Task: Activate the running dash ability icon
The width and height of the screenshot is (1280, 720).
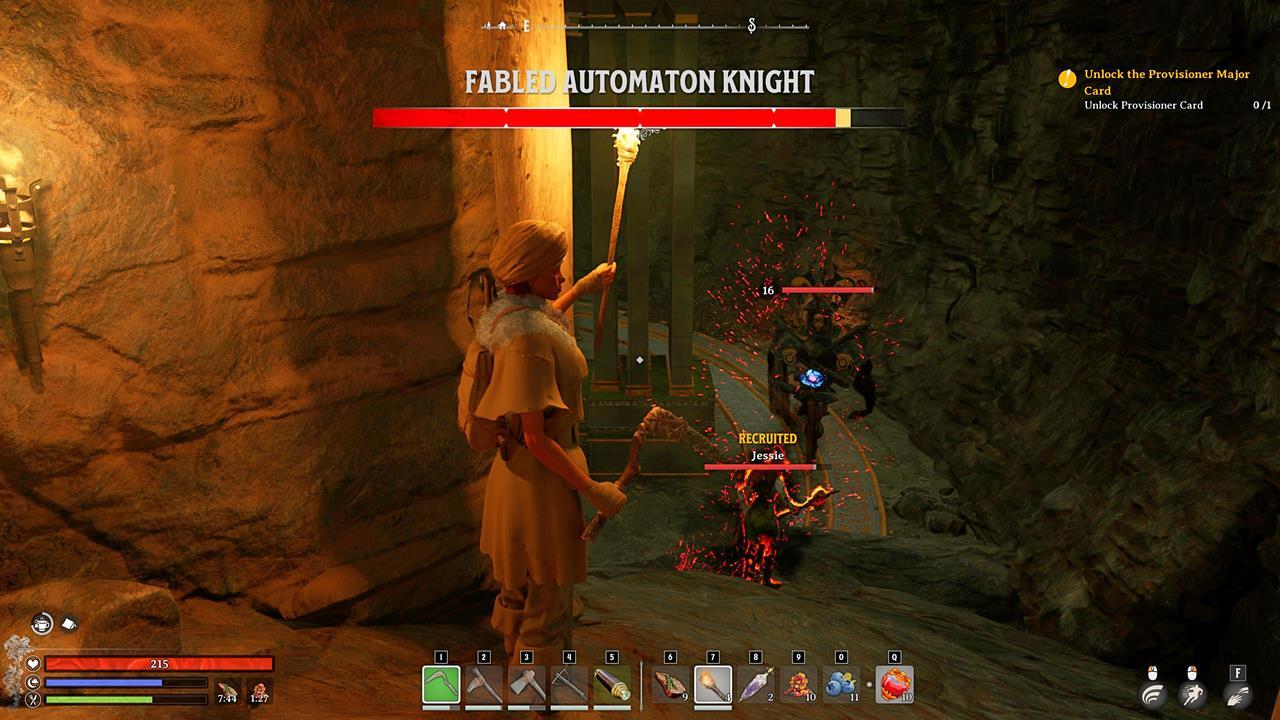Action: coord(1191,695)
